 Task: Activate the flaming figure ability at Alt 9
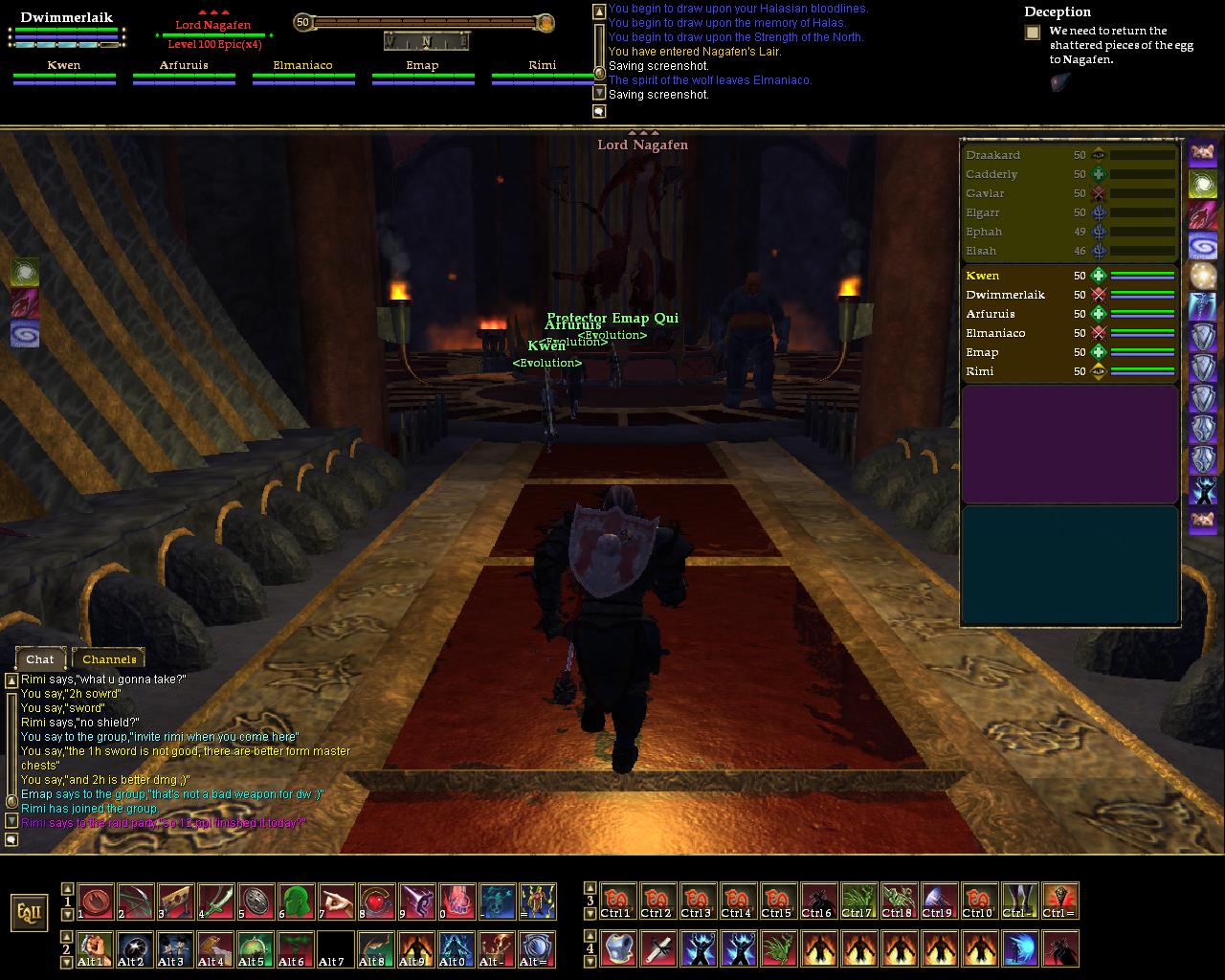tap(416, 948)
